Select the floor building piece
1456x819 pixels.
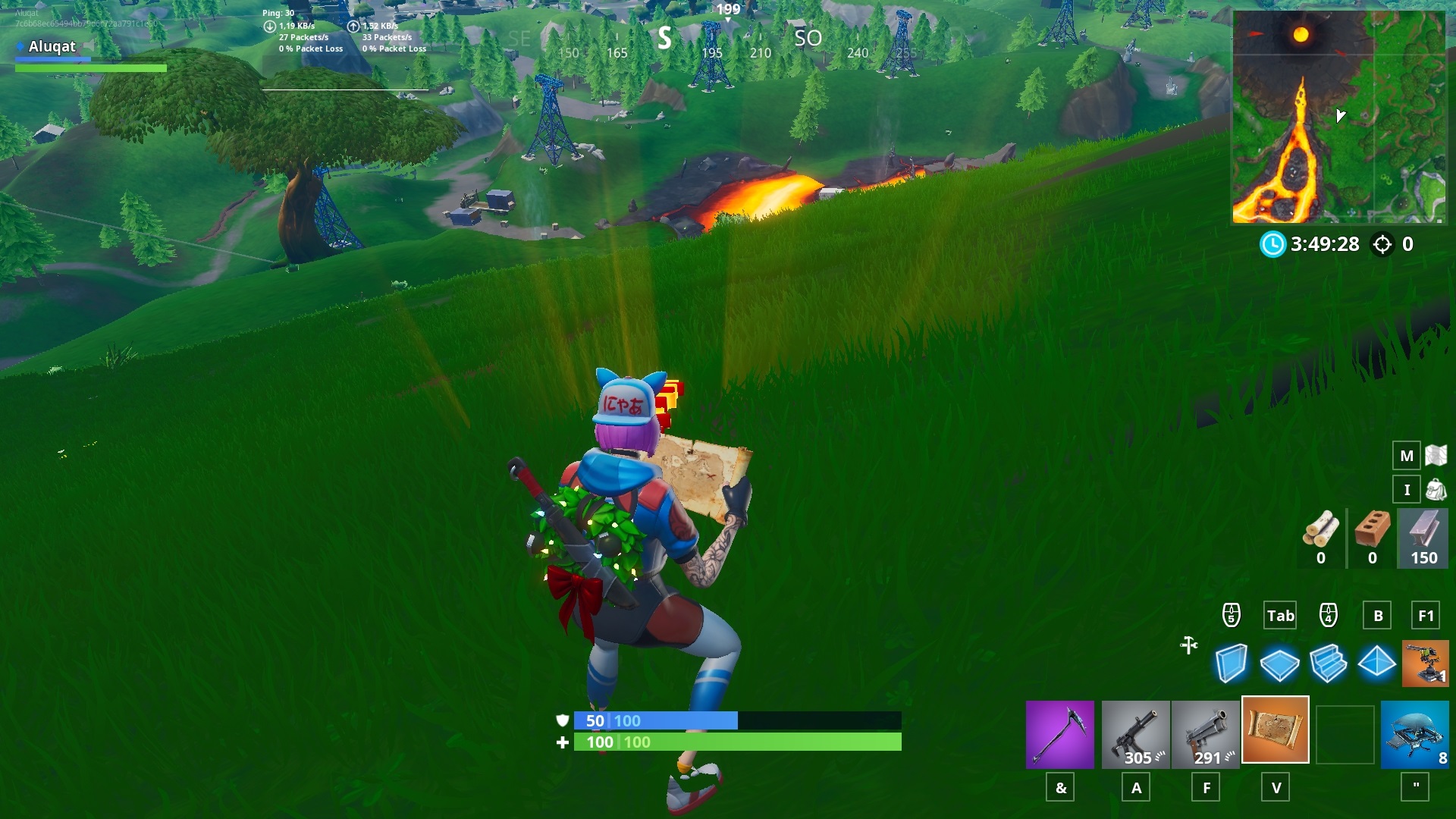tap(1281, 664)
